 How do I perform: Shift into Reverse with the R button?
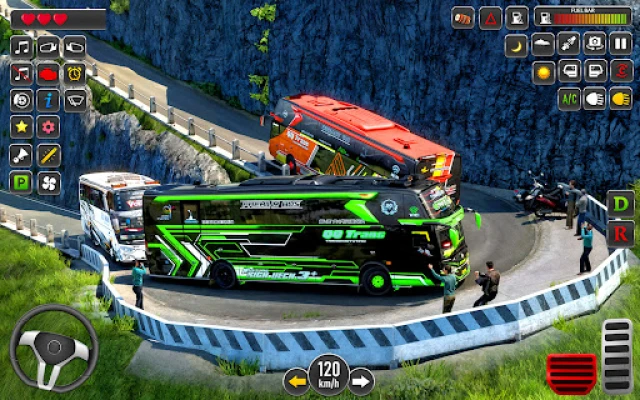click(621, 233)
